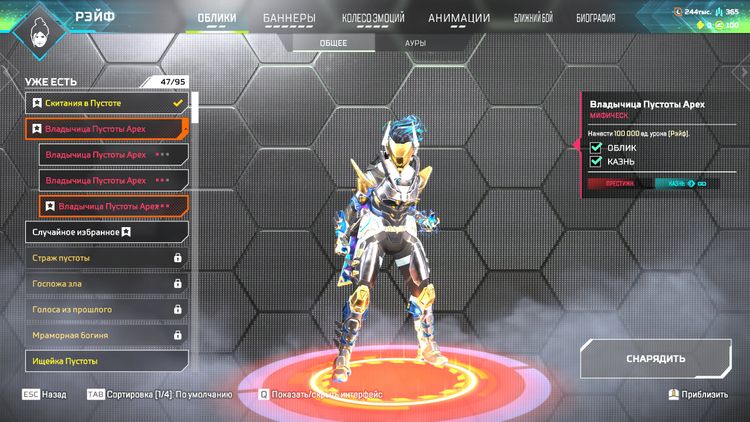Select the Госпожа зла skin
This screenshot has height=422, width=750.
107,284
